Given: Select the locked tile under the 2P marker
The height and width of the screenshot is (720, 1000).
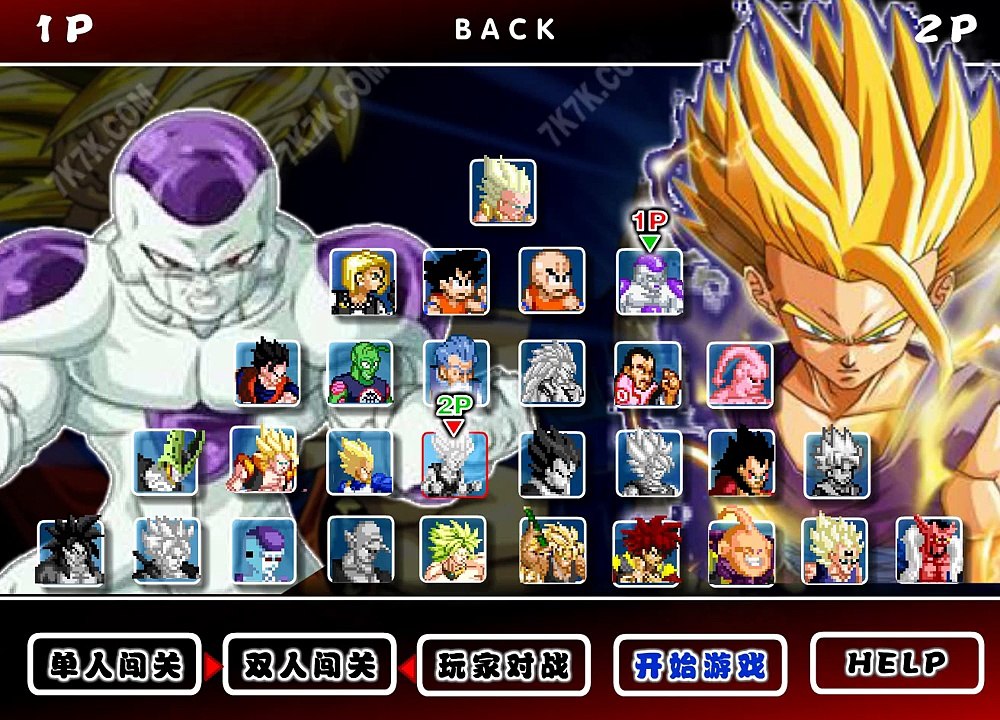Looking at the screenshot, I should pyautogui.click(x=455, y=464).
